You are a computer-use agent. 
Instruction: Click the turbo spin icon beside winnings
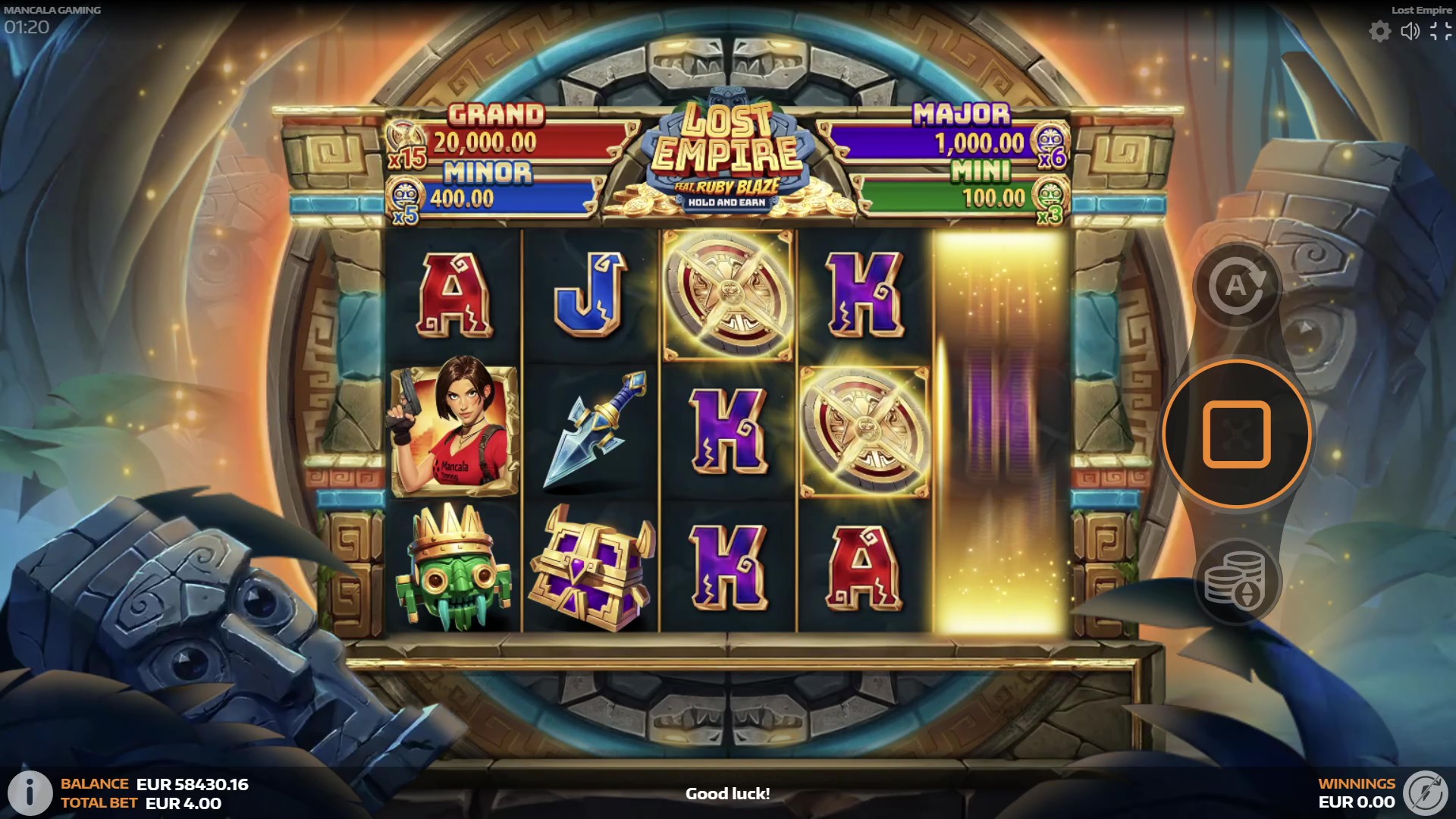coord(1426,793)
